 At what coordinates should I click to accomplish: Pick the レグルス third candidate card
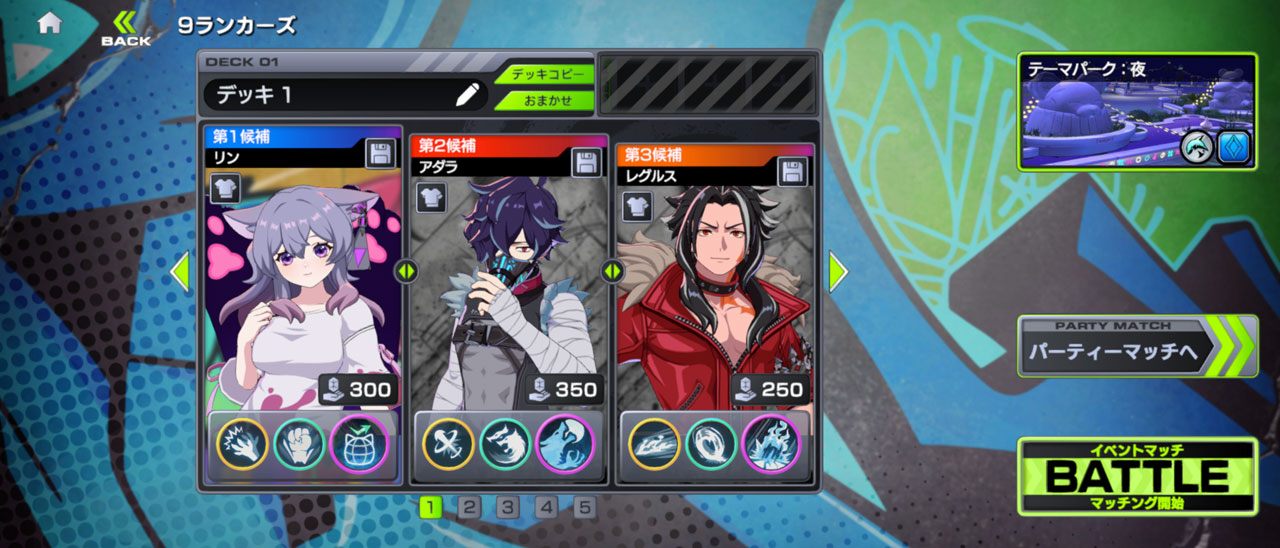pyautogui.click(x=714, y=290)
